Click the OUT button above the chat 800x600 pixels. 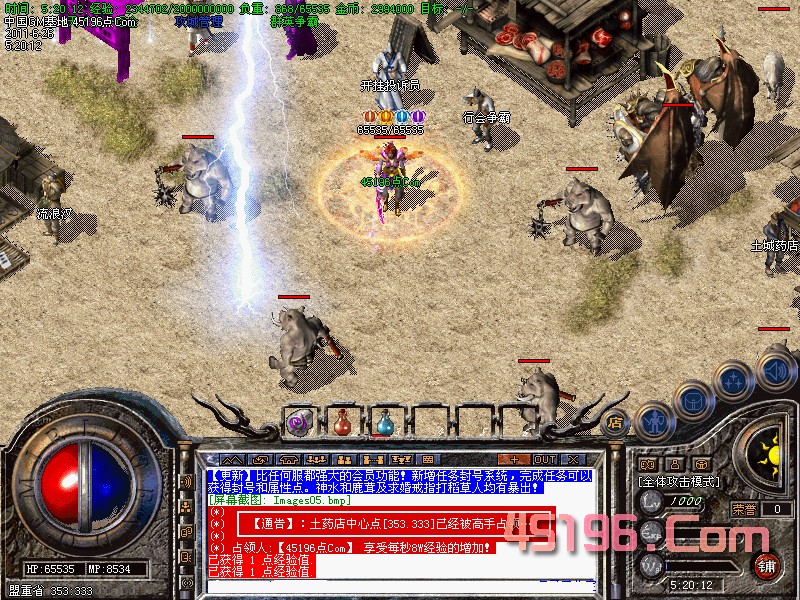[545, 459]
